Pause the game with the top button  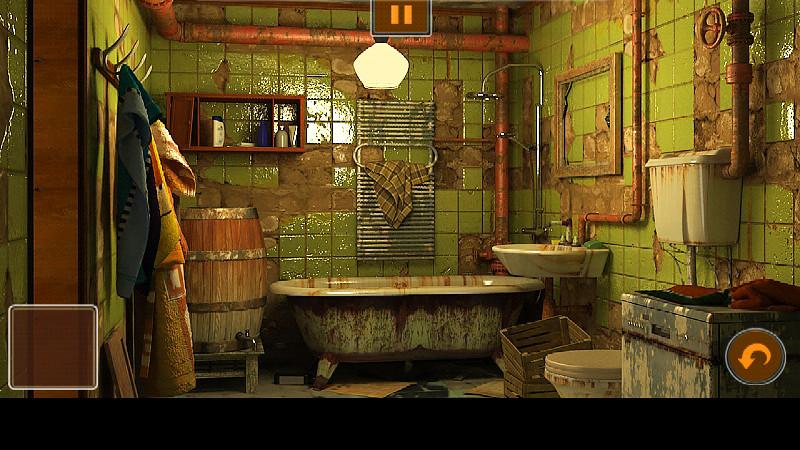click(x=401, y=16)
